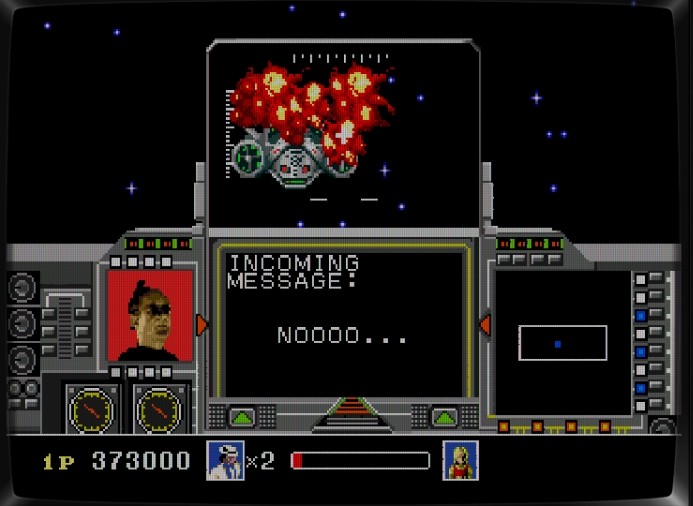Activate the right green arrow console button
693x506 pixels.
pos(443,416)
